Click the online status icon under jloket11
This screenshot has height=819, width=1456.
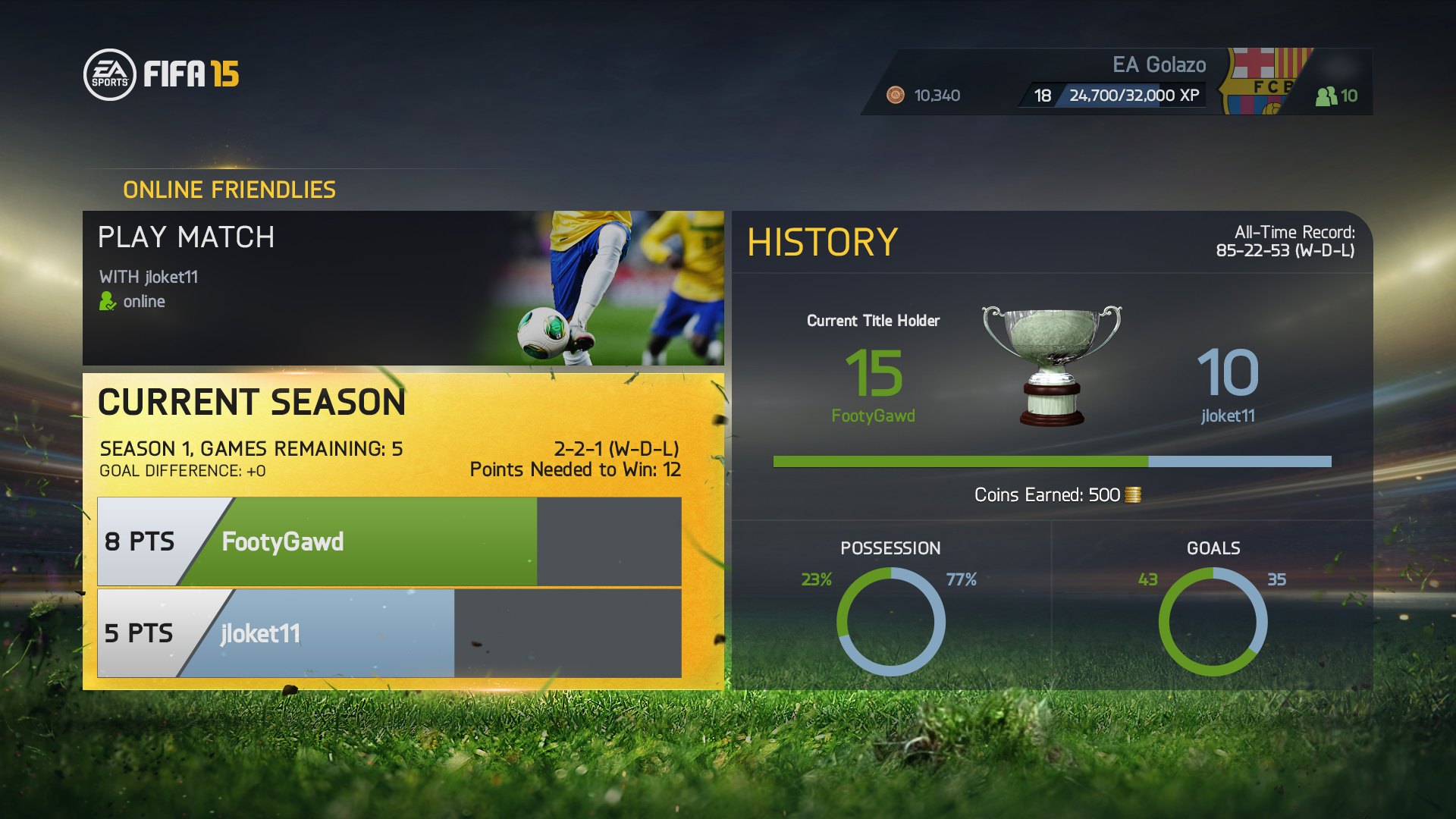point(106,301)
